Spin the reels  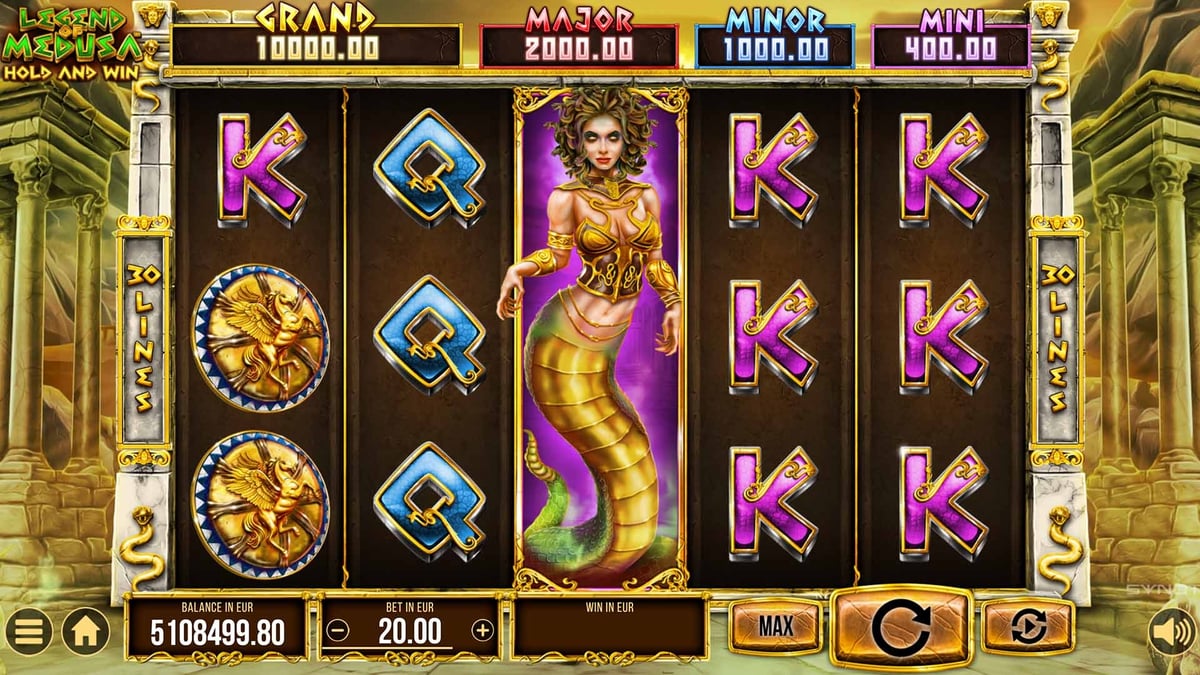pyautogui.click(x=901, y=627)
